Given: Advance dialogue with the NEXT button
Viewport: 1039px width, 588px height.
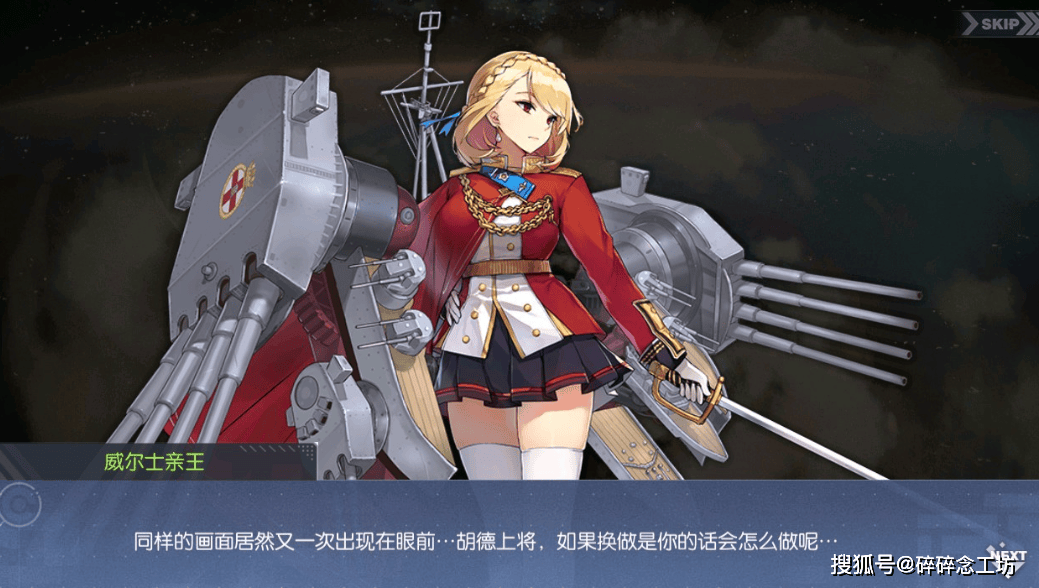Looking at the screenshot, I should click(x=1007, y=556).
